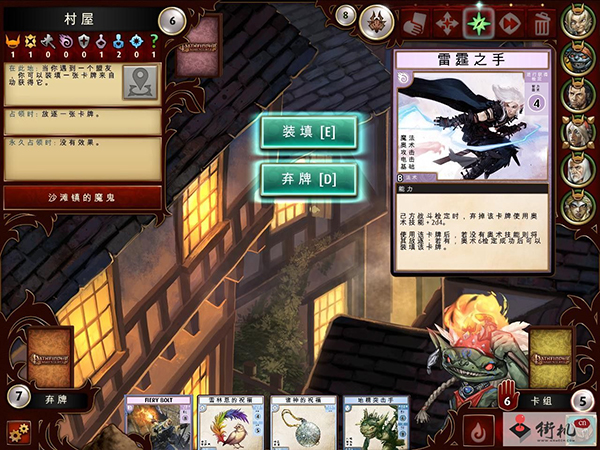Click the trash can phase icon
The image size is (600, 450).
(542, 21)
